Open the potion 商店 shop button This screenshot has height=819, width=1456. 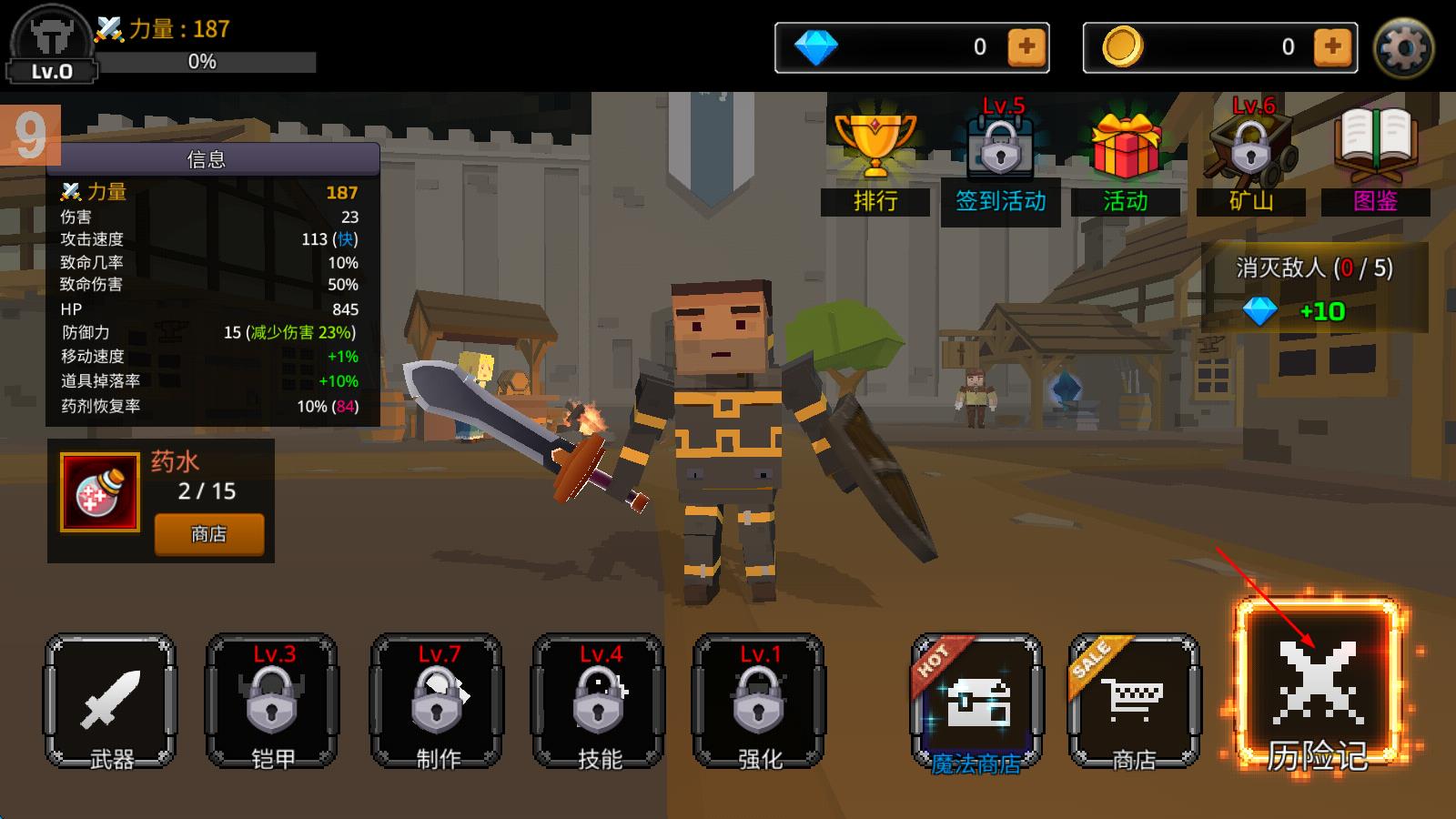point(209,534)
